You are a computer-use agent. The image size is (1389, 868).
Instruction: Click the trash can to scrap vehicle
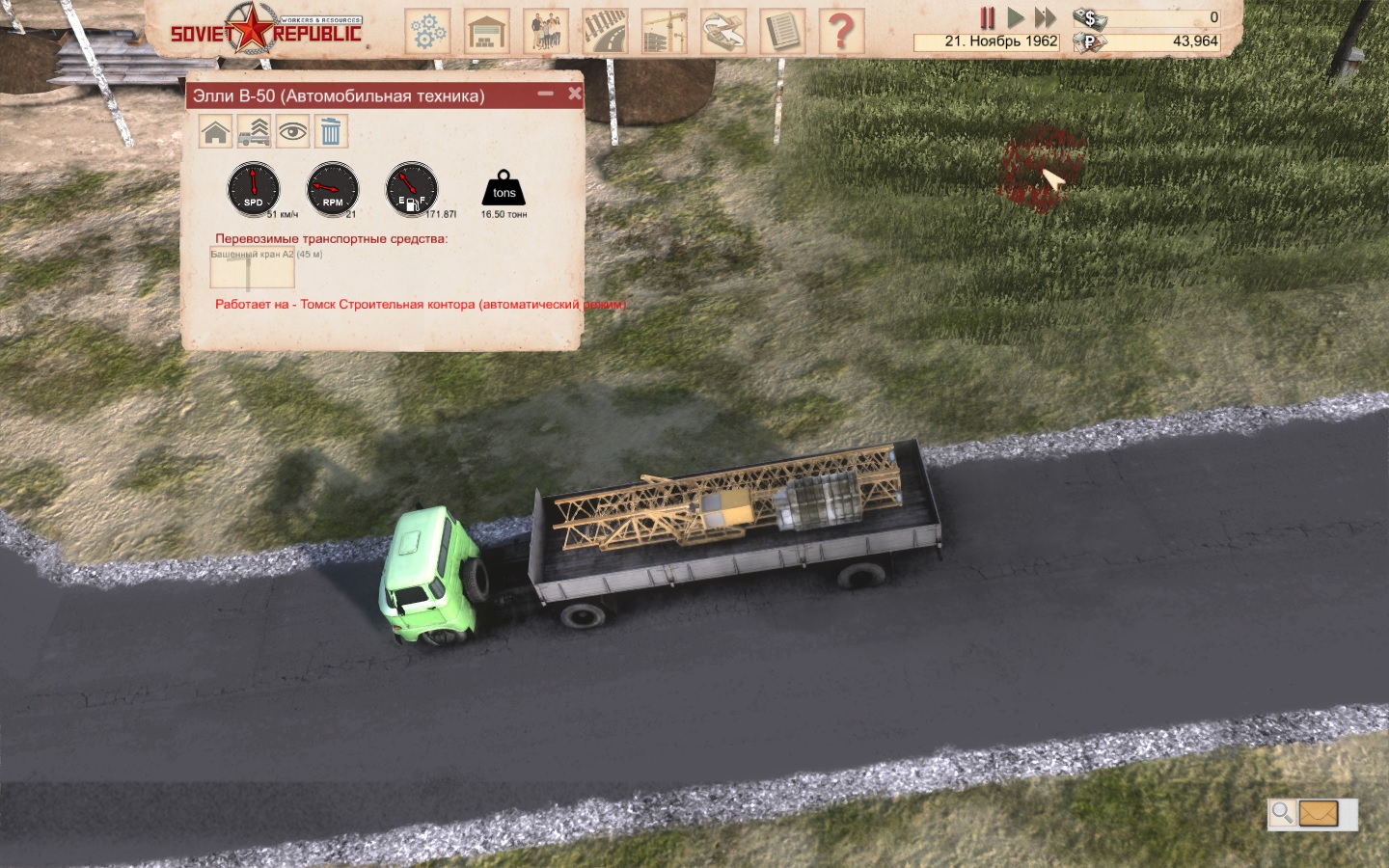pos(331,131)
